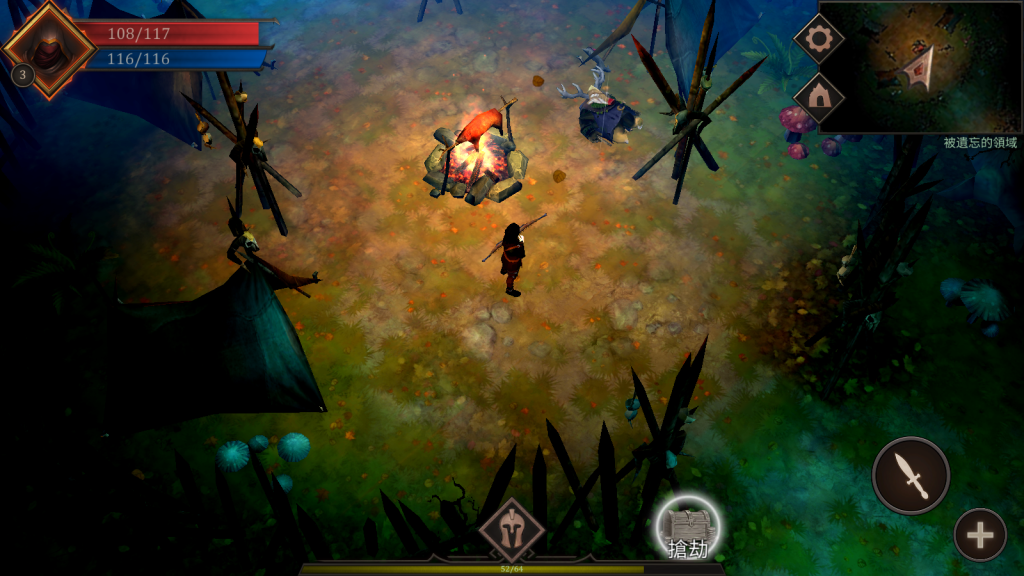Open the minimap of the forgotten realm

tap(920, 67)
